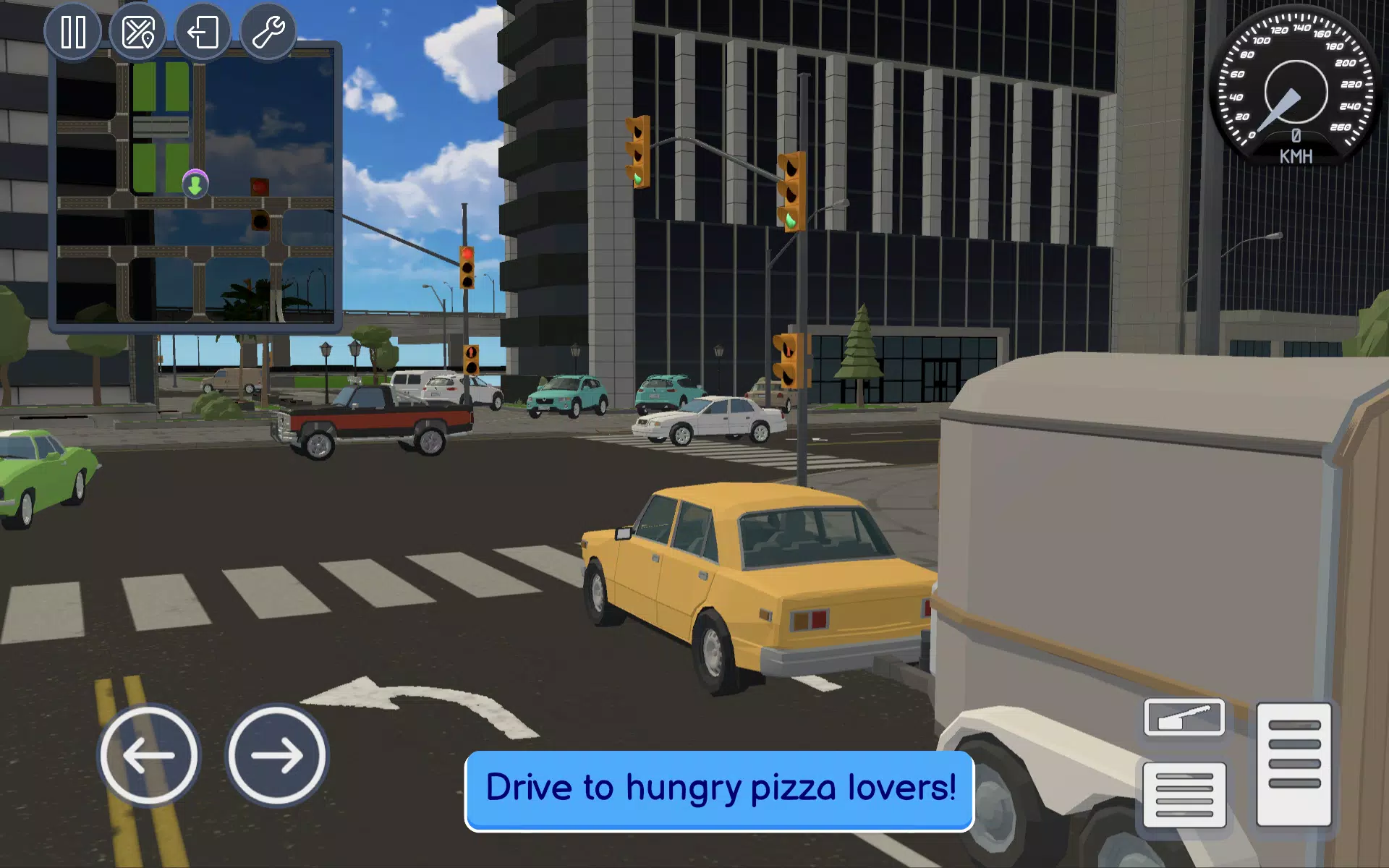Steer left using the left arrow button

coord(148,754)
